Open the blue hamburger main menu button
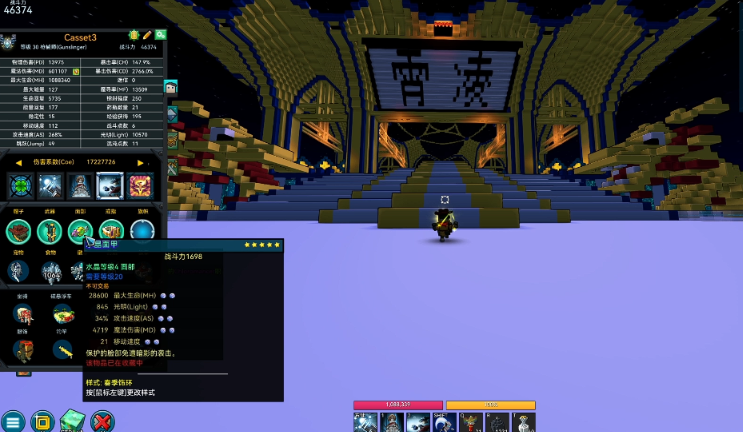The height and width of the screenshot is (432, 743). [13, 421]
